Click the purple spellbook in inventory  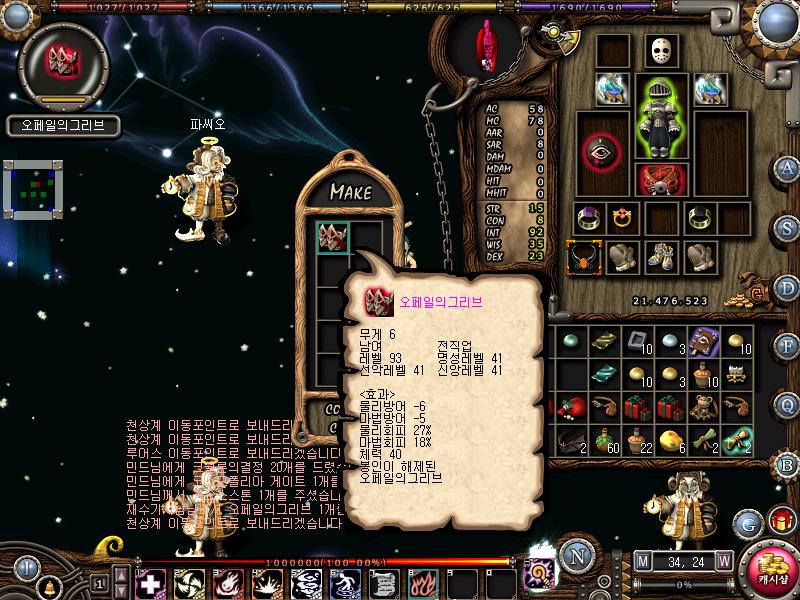click(704, 341)
